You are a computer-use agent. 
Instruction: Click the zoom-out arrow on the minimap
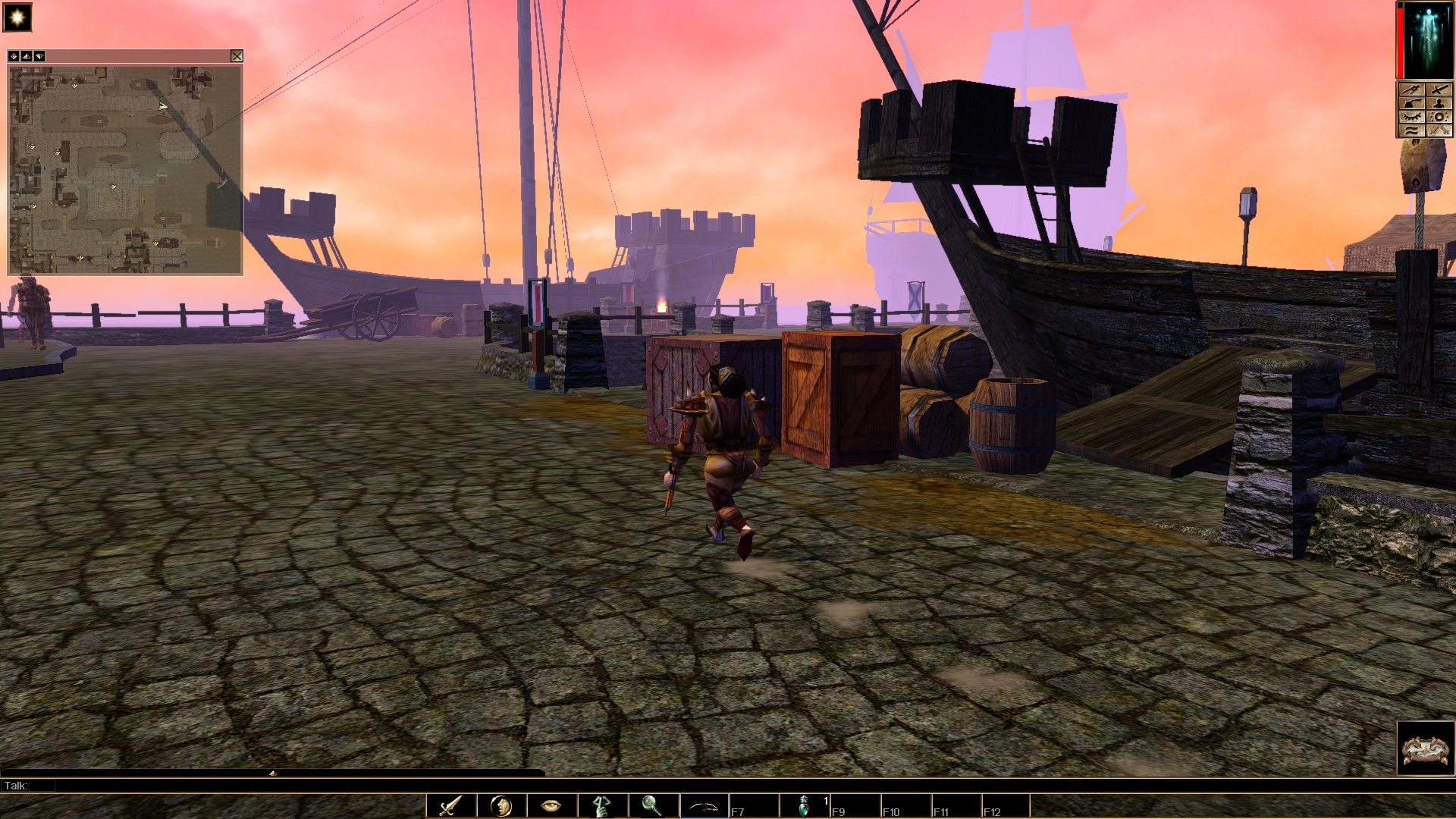point(39,56)
